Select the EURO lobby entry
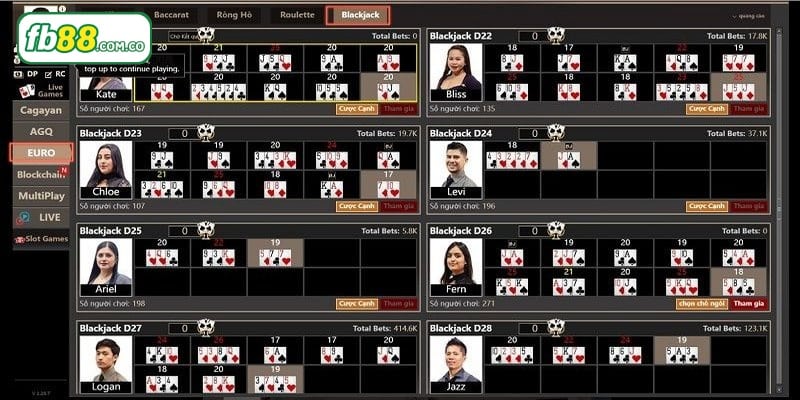The height and width of the screenshot is (400, 800). 41,153
